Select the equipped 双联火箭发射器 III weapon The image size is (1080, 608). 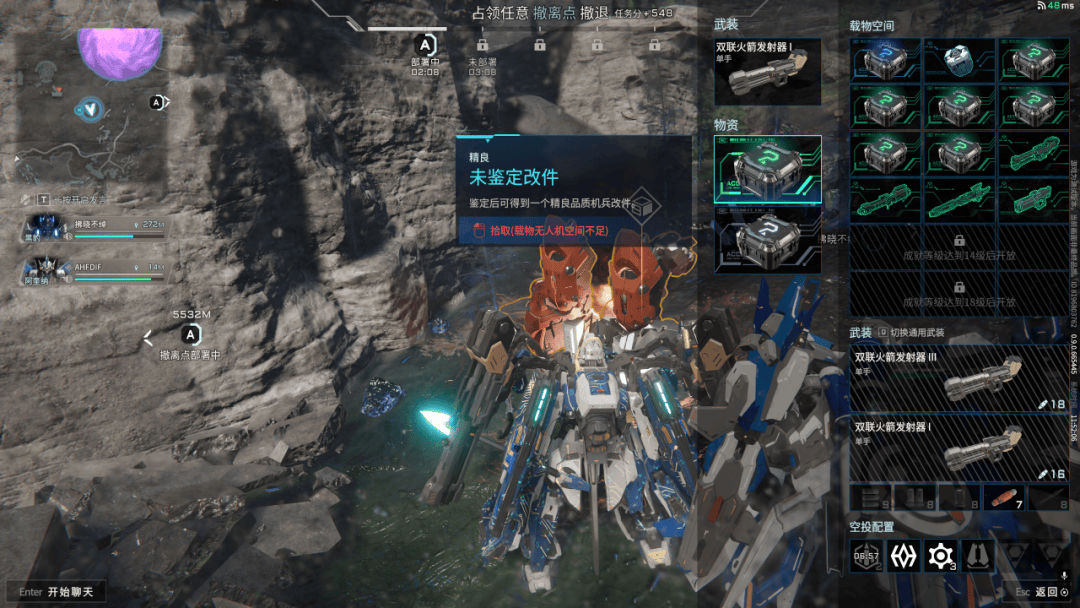[958, 379]
